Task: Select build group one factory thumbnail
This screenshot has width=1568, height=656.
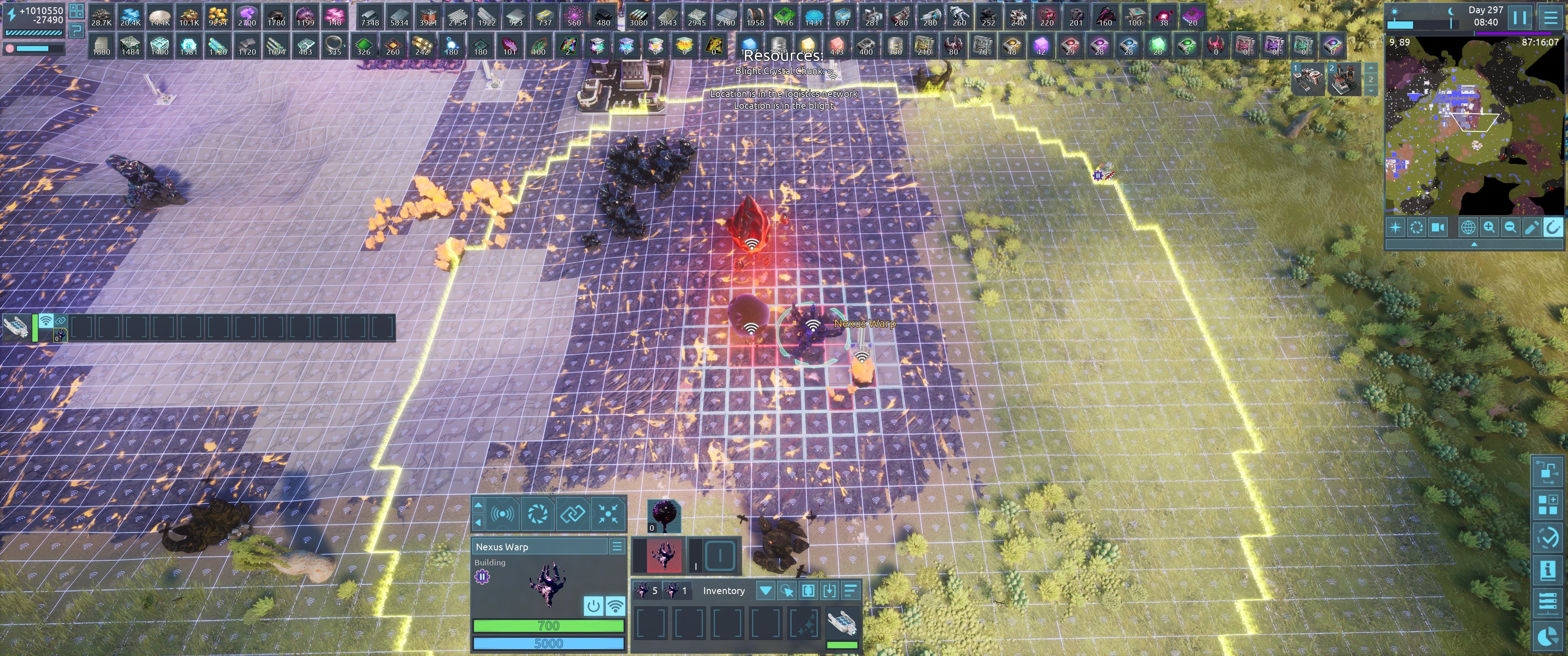Action: coord(1309,80)
